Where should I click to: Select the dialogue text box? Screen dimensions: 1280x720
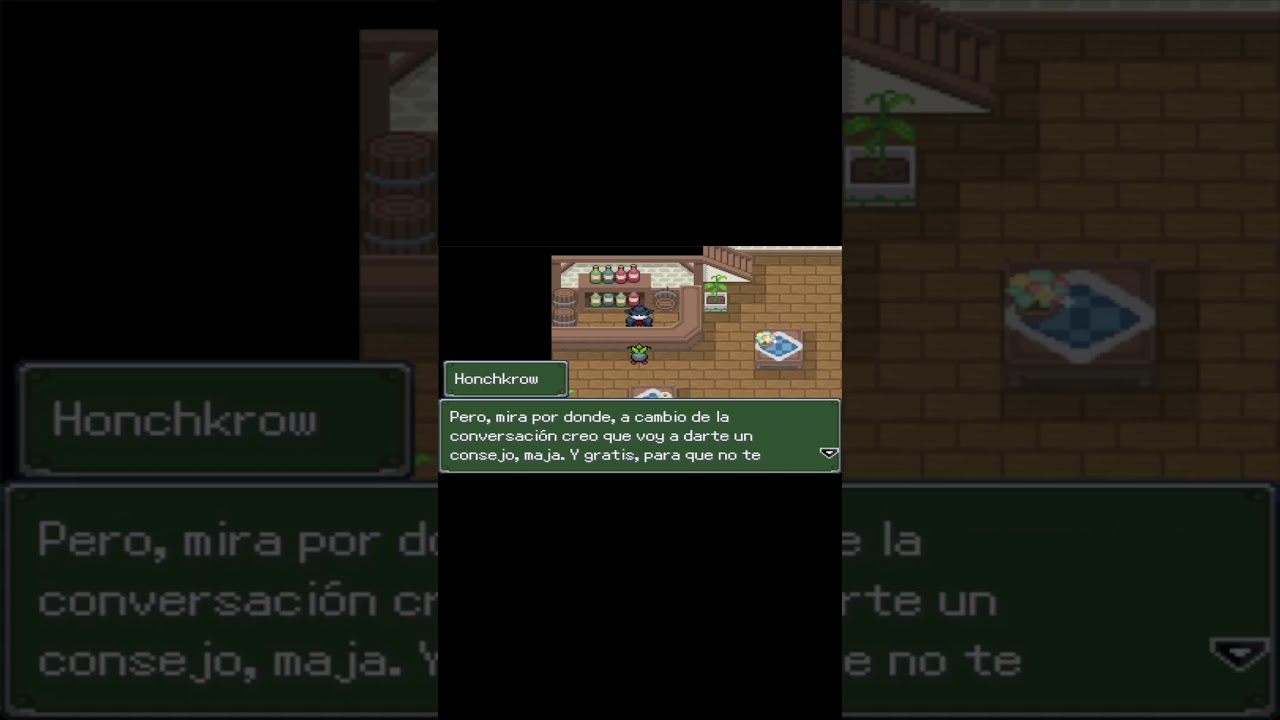[640, 436]
